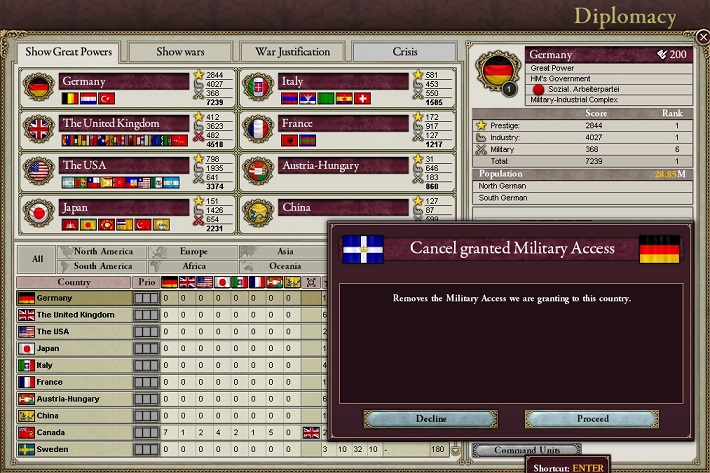Choose The USA great power entry
Screen dimensions: 710x473
[124, 166]
